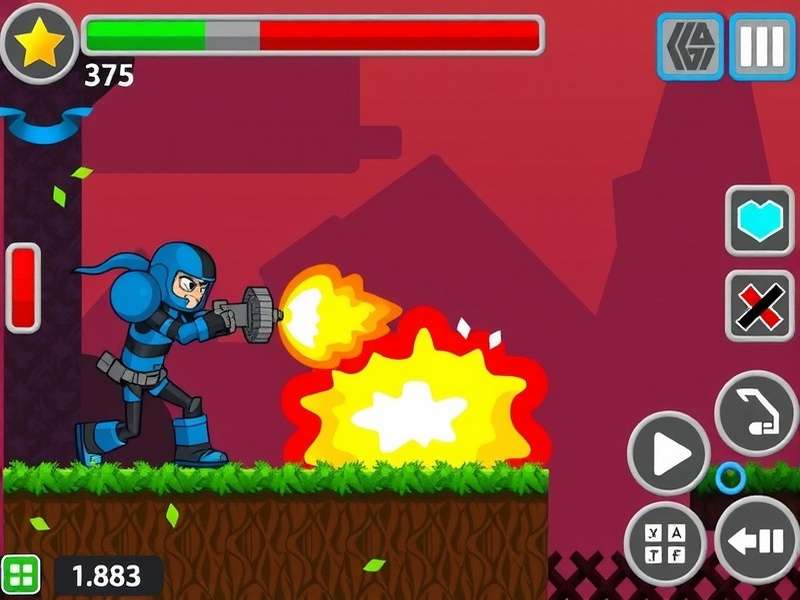Click the angular emblem button beside pause

(x=690, y=47)
